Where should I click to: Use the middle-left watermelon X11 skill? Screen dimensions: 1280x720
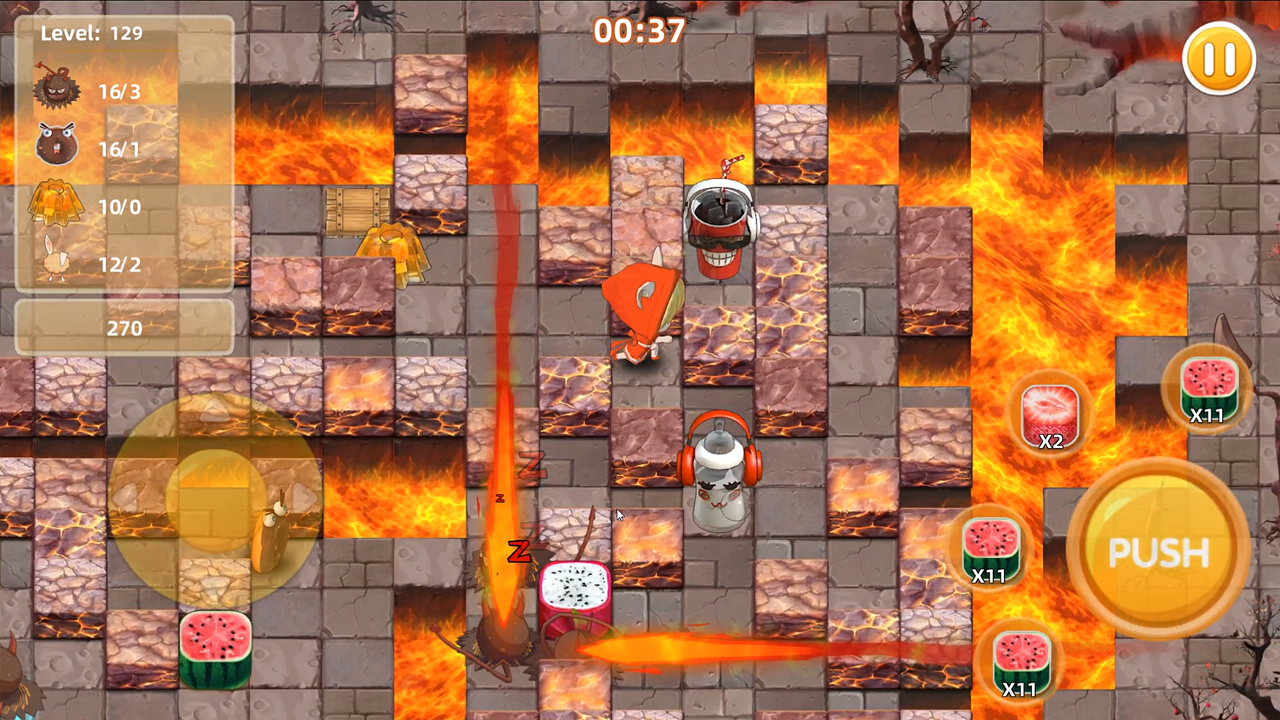(990, 550)
